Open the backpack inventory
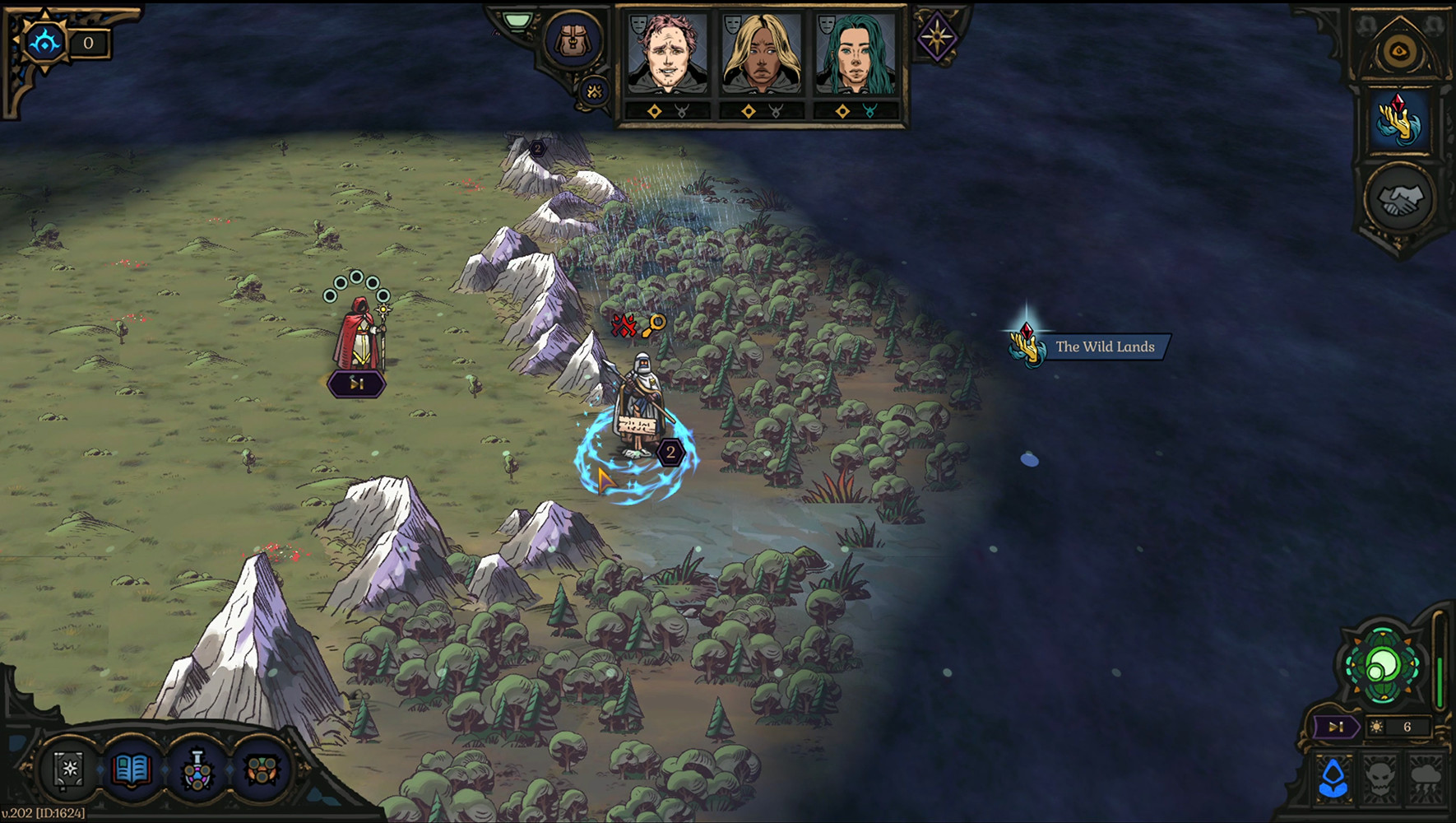Screen dimensions: 1456x823 point(573,39)
